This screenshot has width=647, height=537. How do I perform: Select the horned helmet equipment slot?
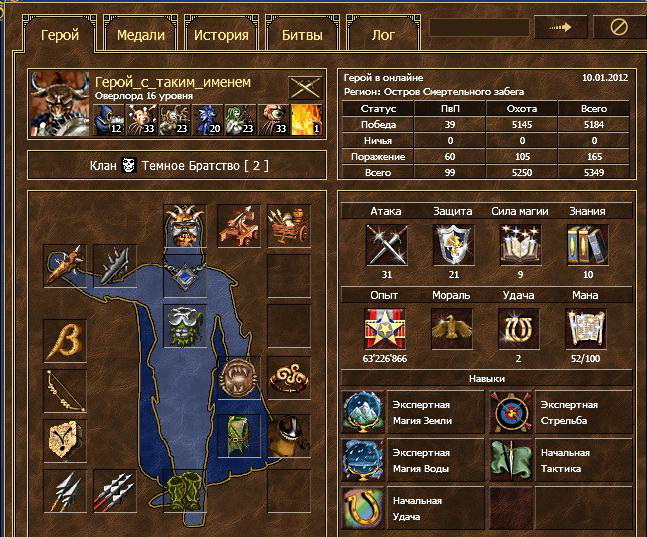pos(184,226)
